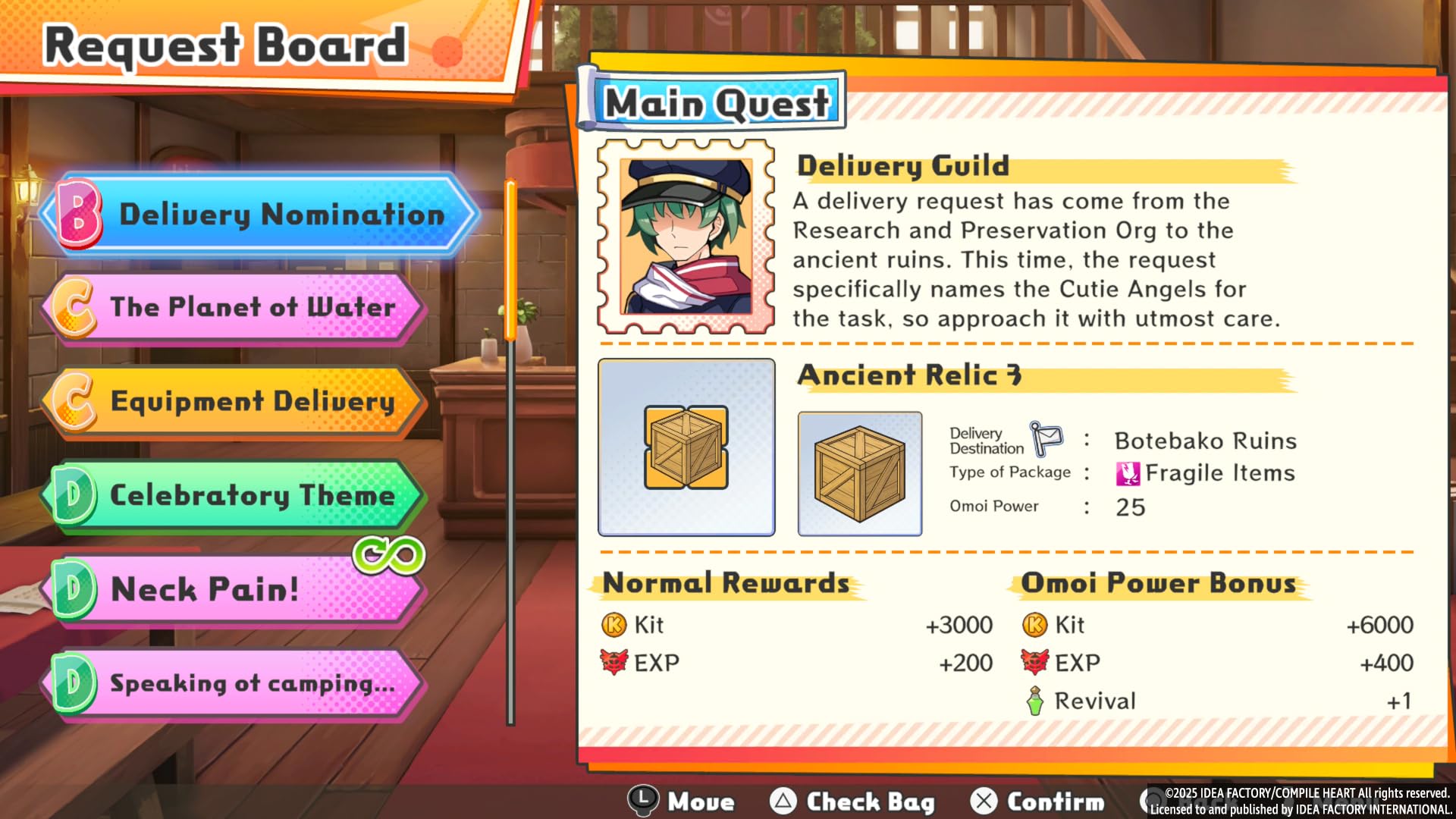
Task: Click the highlighted crate package thumbnail
Action: (687, 447)
